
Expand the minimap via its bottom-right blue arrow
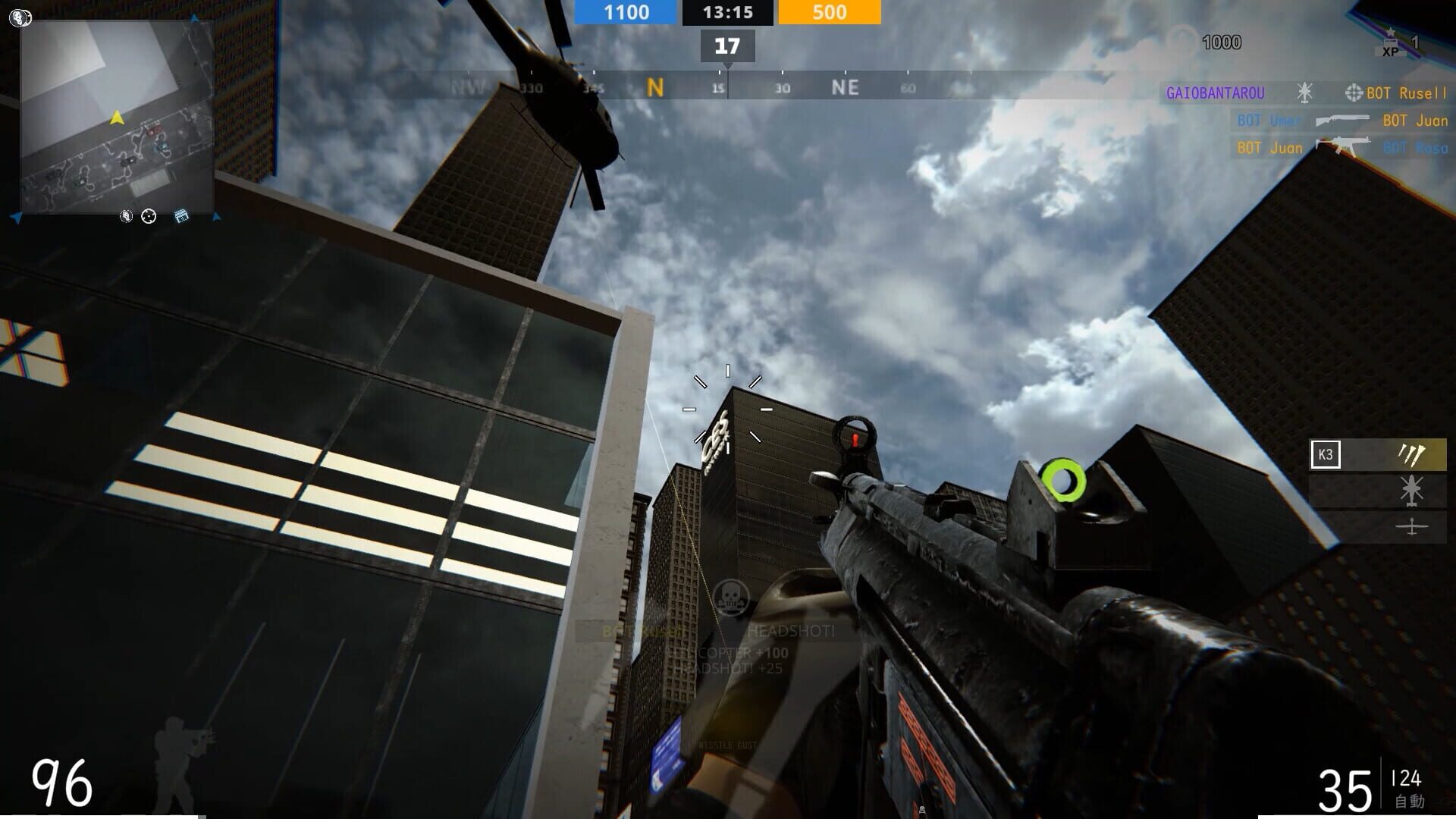[218, 218]
